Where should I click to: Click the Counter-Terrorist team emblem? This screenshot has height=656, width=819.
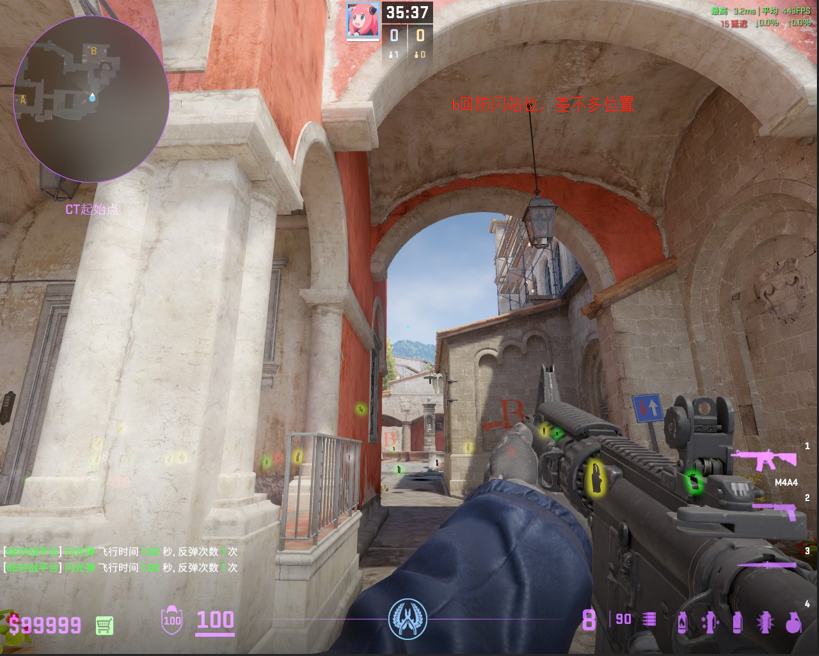[408, 618]
